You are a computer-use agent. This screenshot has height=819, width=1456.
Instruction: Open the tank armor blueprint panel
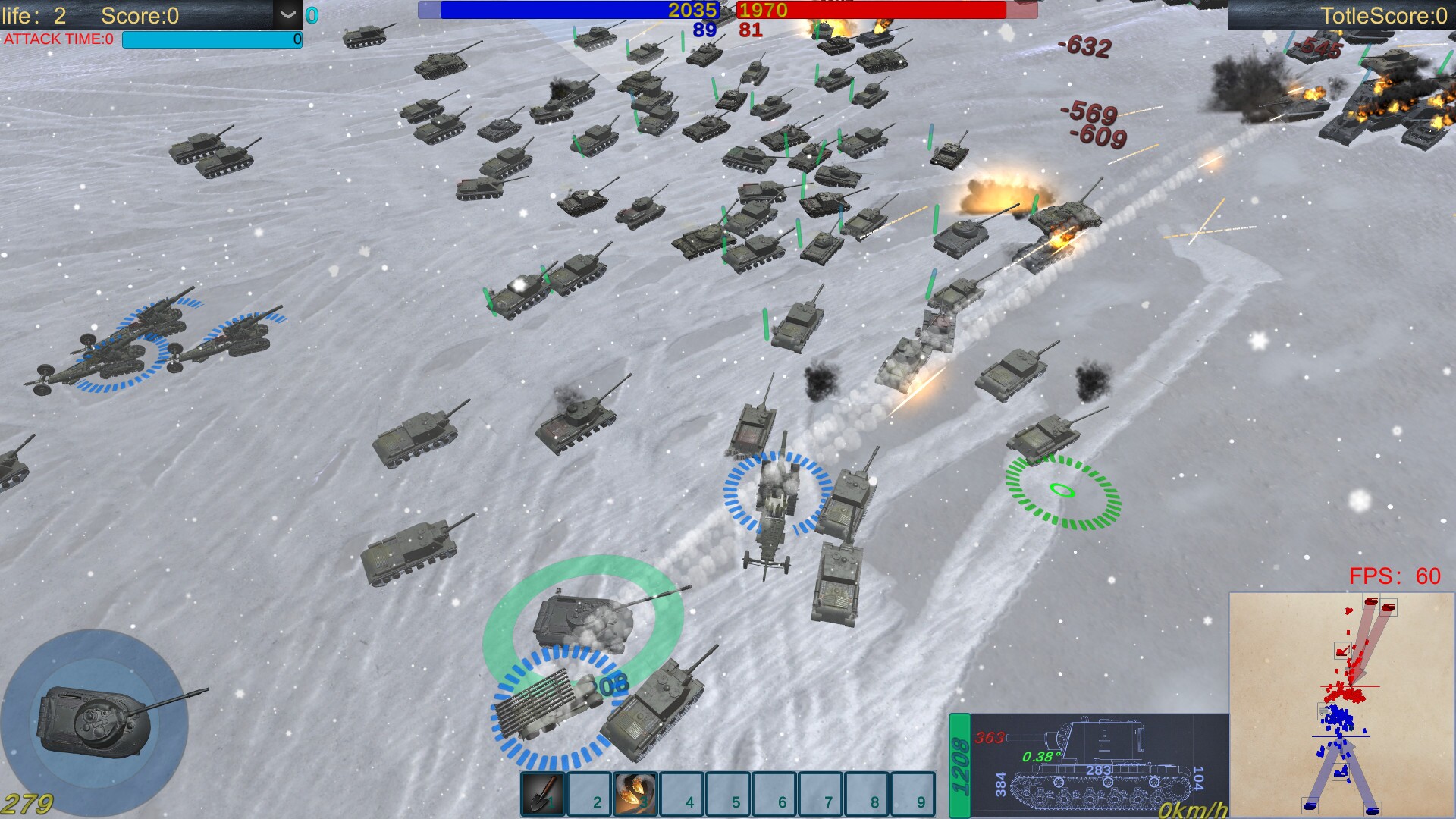coord(1098,765)
